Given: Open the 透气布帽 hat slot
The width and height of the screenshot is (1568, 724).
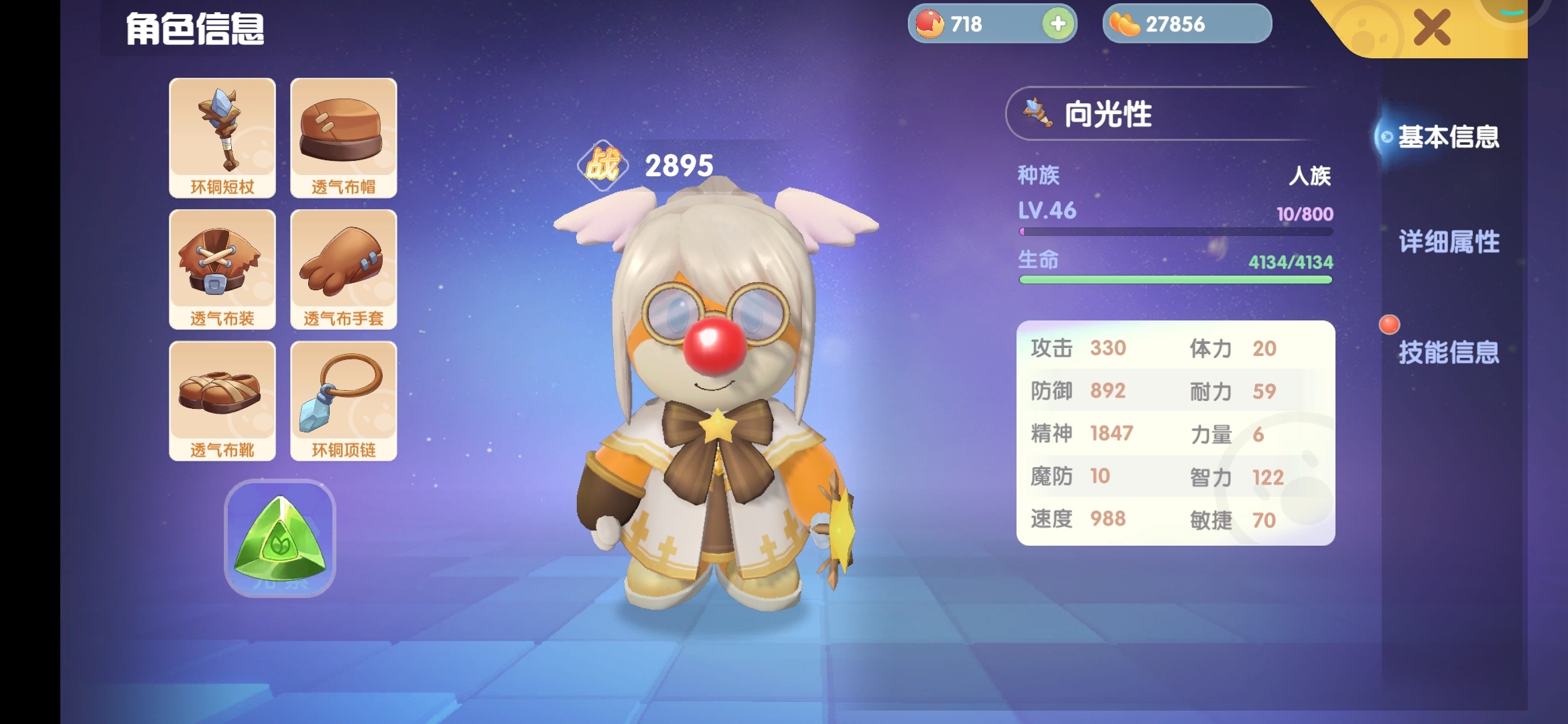Looking at the screenshot, I should (x=343, y=137).
